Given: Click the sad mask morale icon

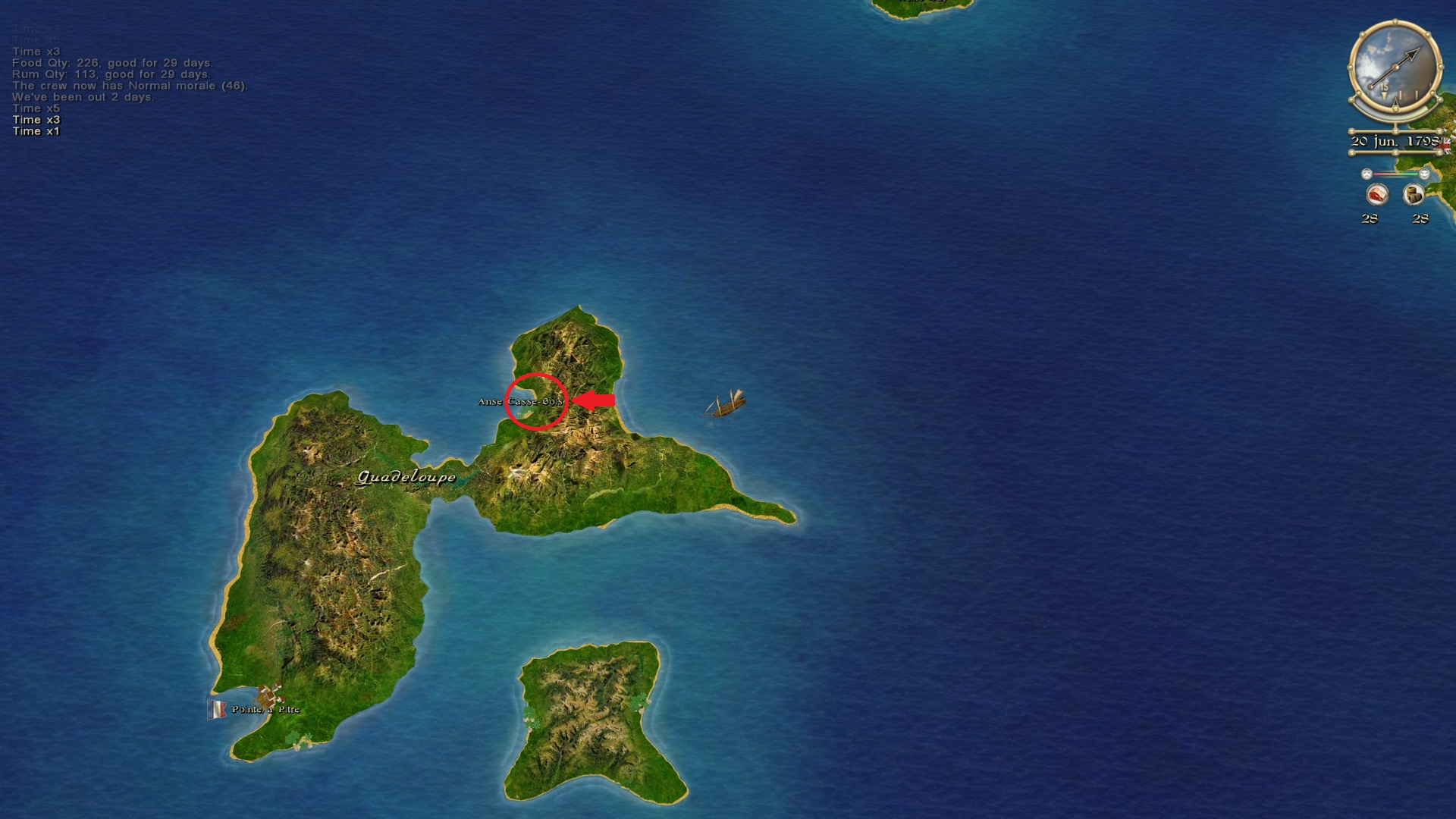Looking at the screenshot, I should click(x=1367, y=174).
